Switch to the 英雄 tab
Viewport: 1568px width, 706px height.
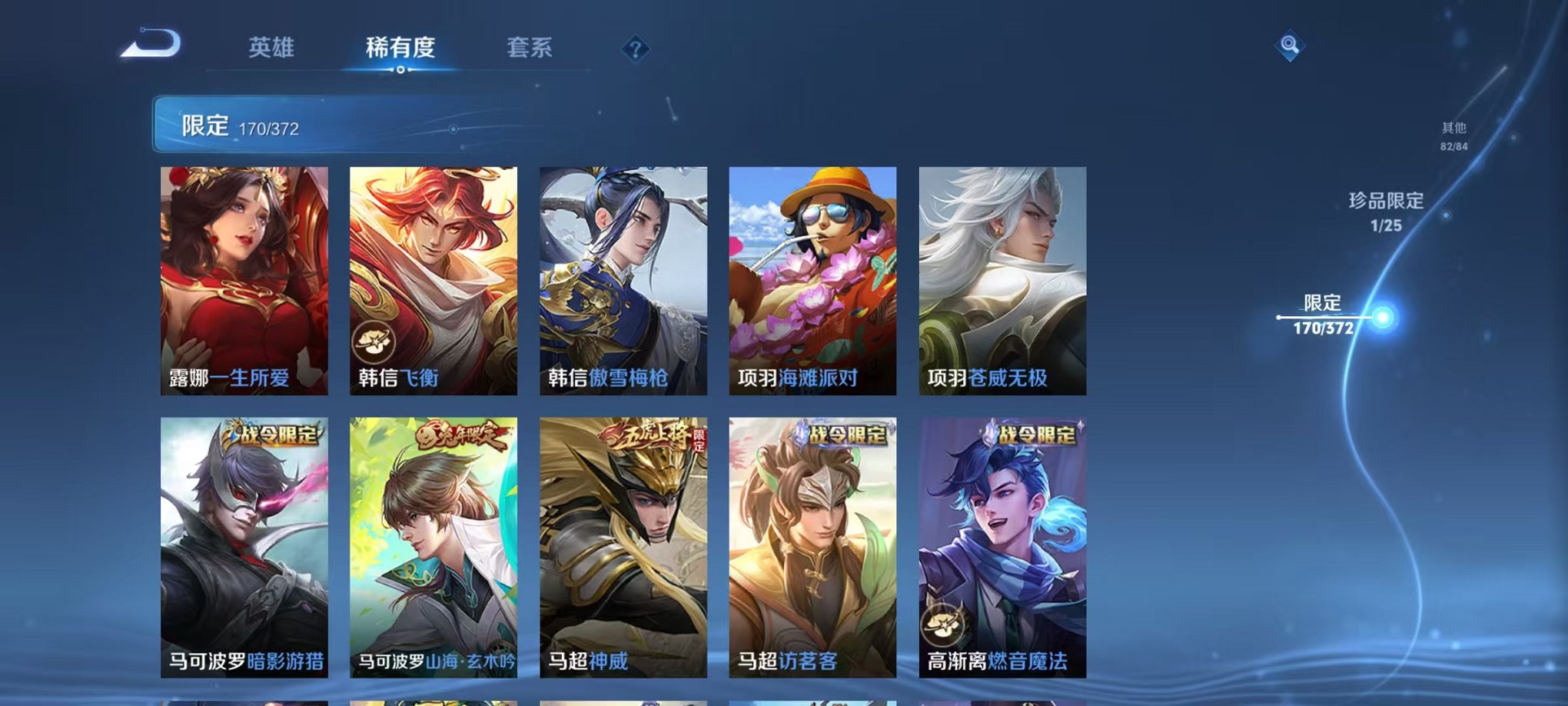click(273, 48)
